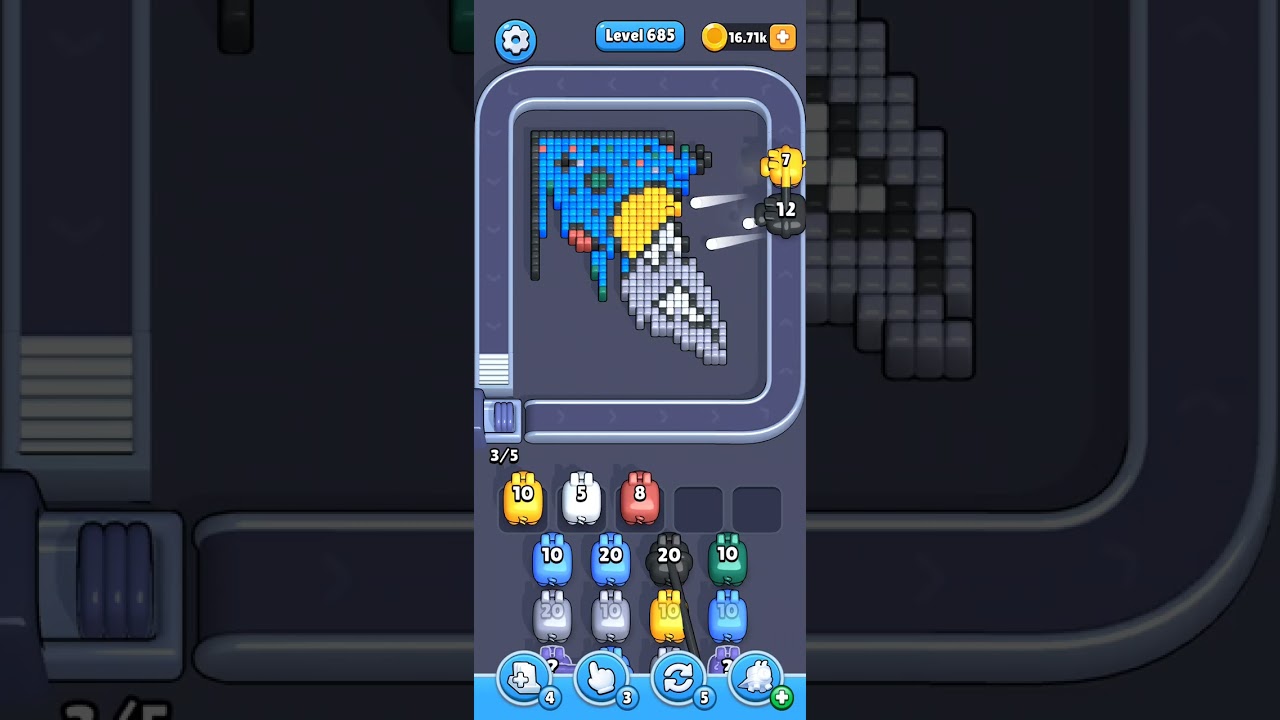
Task: Activate the train booster with green plus
Action: point(756,680)
